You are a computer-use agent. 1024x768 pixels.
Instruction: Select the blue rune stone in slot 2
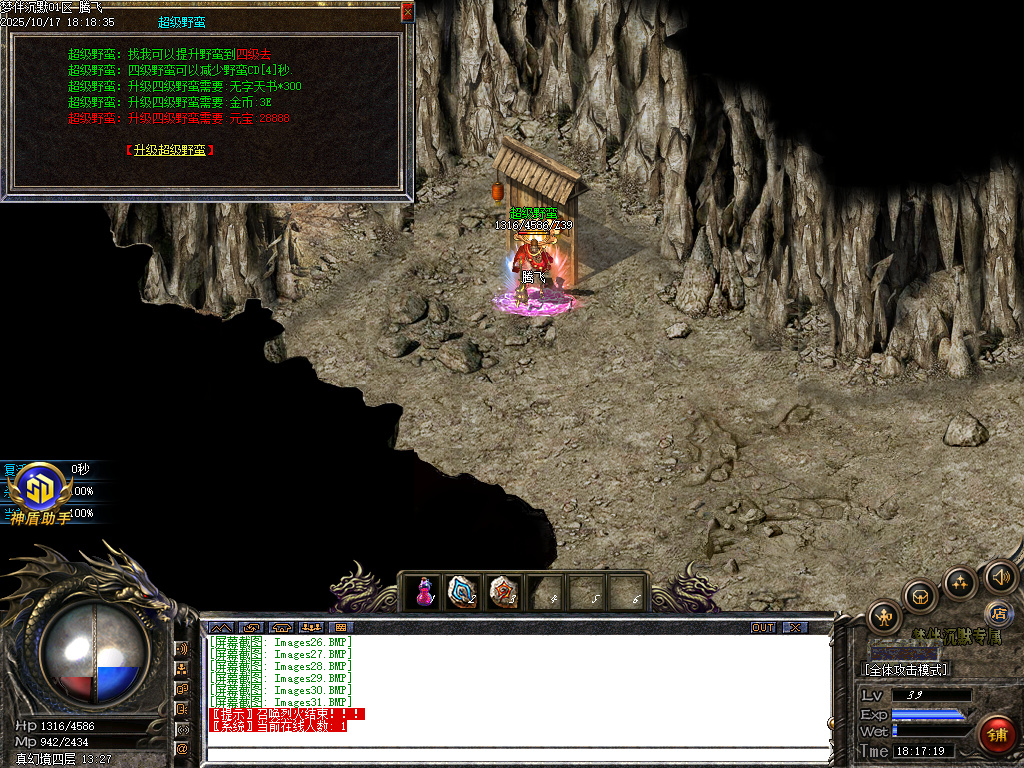463,591
